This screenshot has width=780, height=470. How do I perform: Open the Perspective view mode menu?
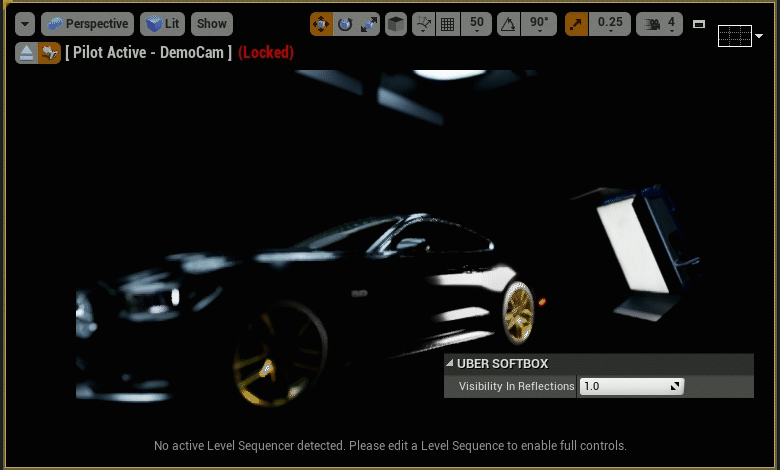(x=87, y=24)
